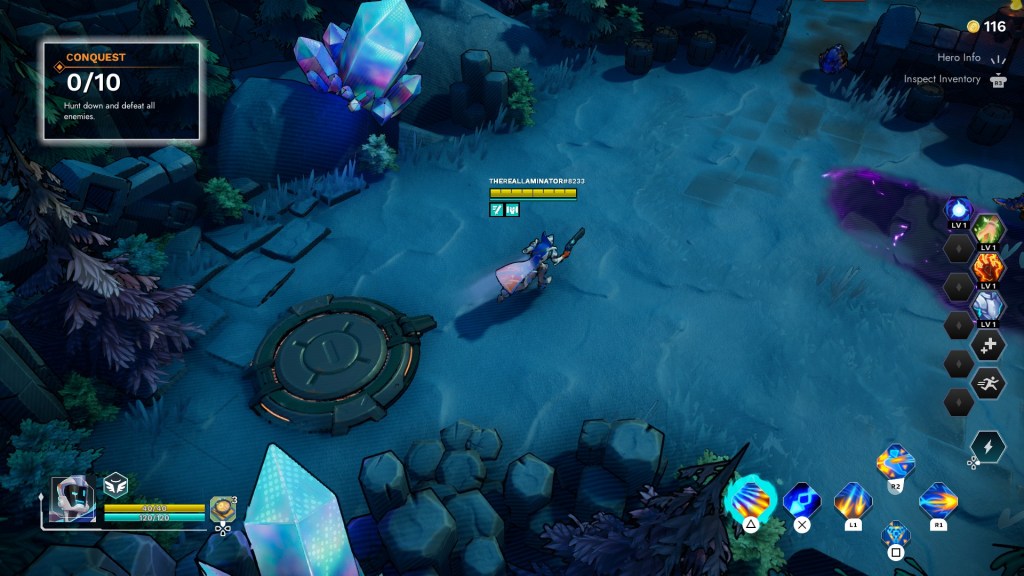Select the blue orb upgrade icon
Viewport: 1024px width, 576px height.
click(x=959, y=211)
